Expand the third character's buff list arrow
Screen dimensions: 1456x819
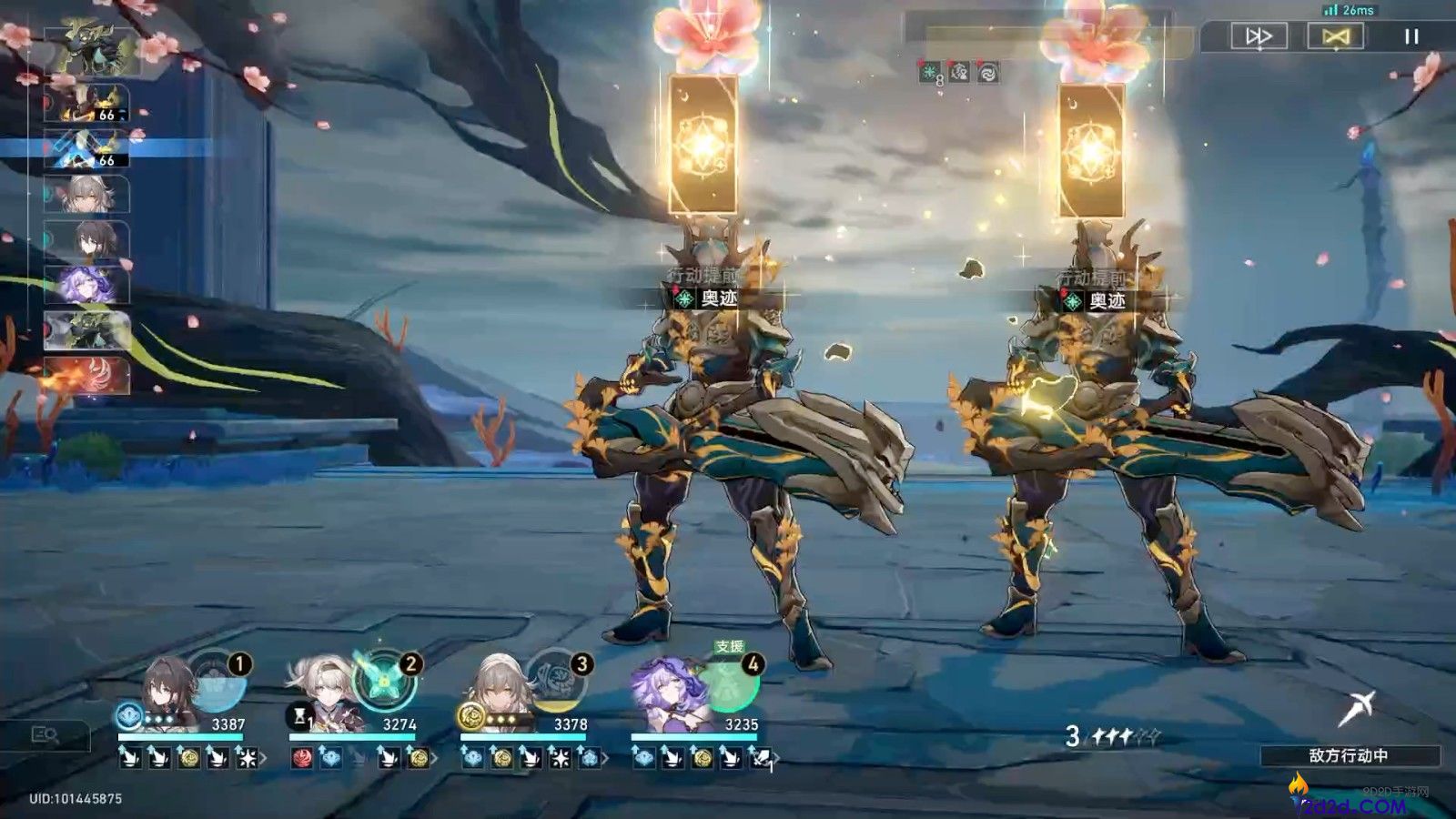(606, 757)
